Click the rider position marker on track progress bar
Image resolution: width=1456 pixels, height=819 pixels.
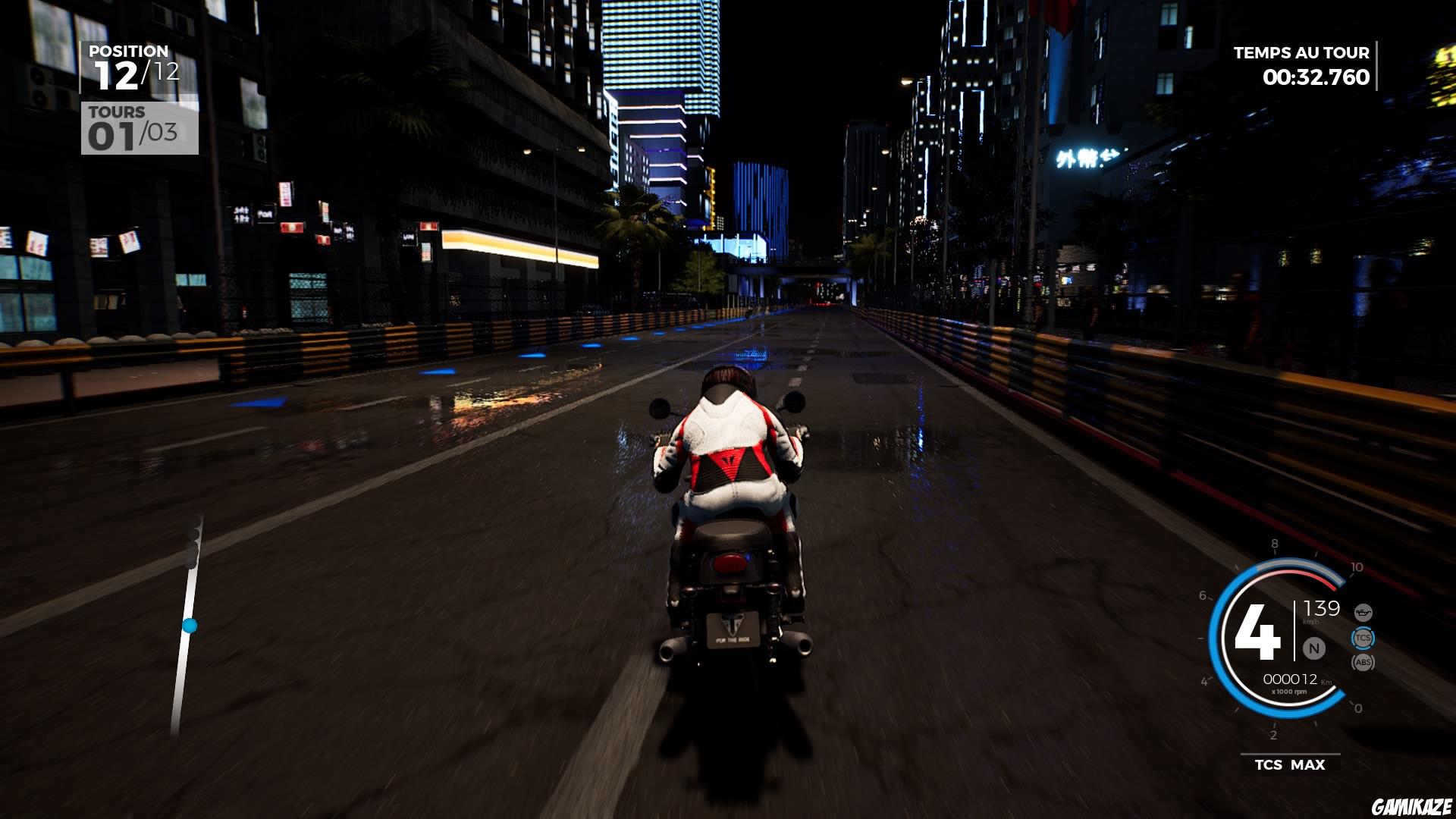(x=190, y=624)
